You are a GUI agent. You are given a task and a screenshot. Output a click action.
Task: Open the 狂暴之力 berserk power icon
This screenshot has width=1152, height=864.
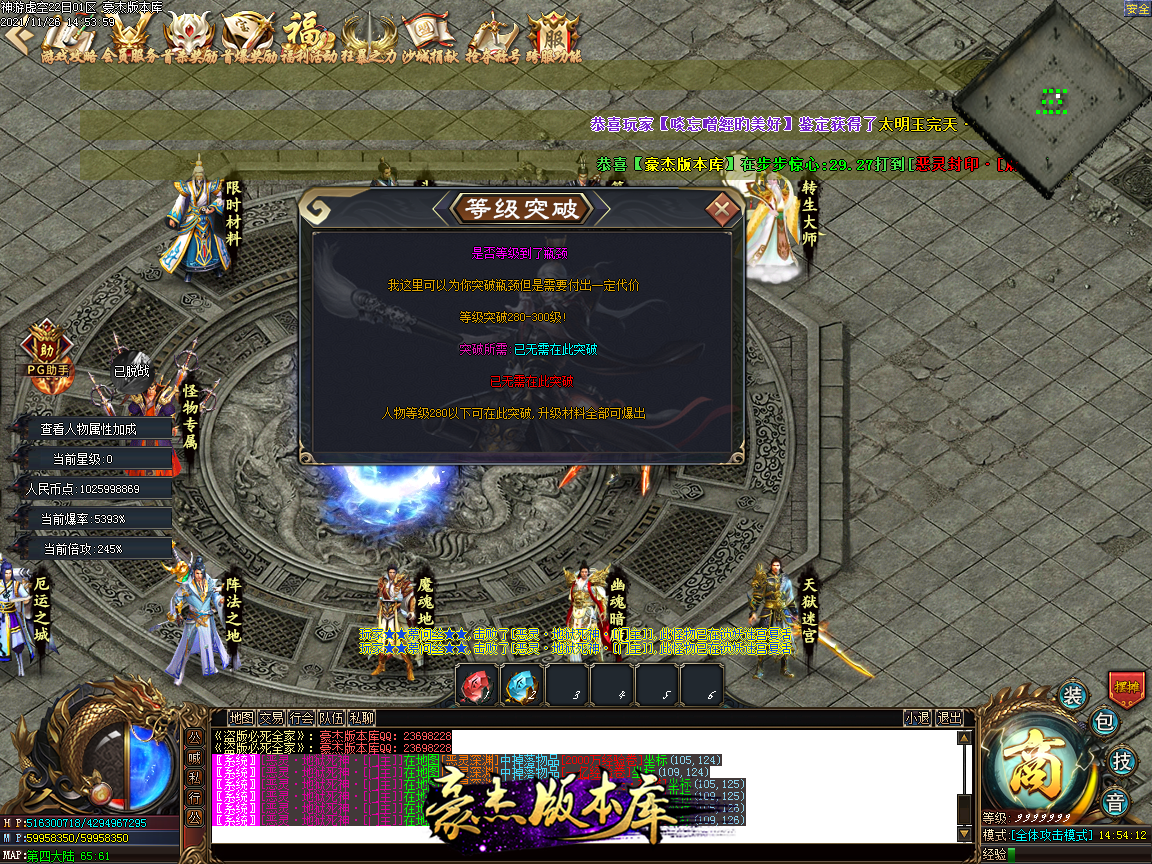point(368,38)
